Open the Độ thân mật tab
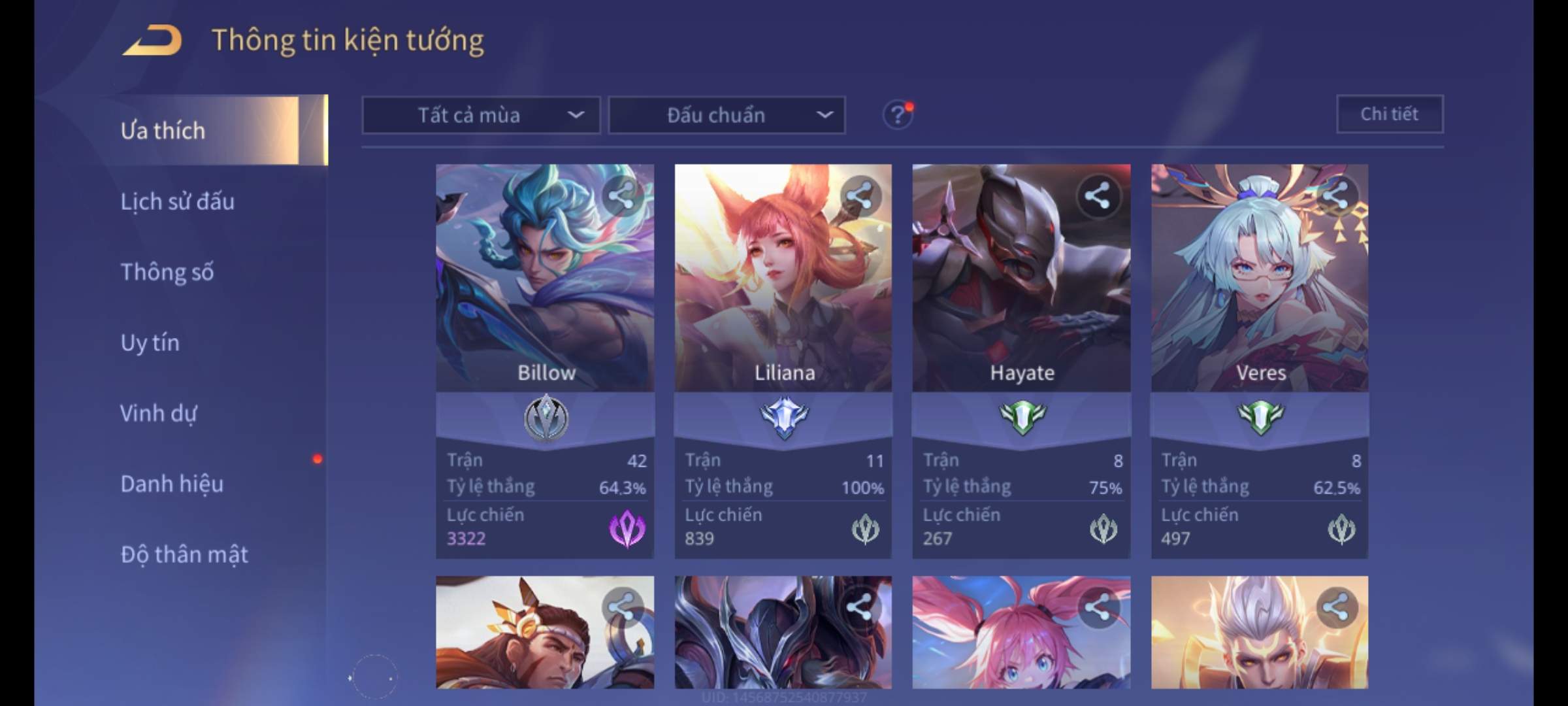The width and height of the screenshot is (1568, 706). coord(184,554)
